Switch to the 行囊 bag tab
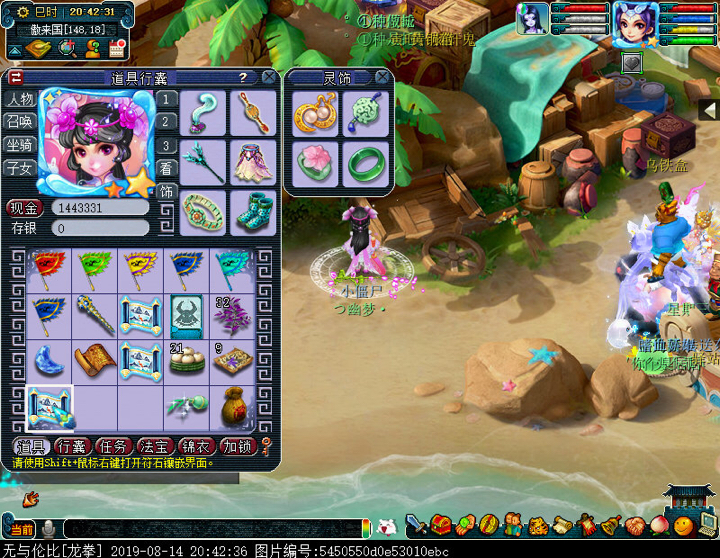The height and width of the screenshot is (558, 720). [72, 447]
